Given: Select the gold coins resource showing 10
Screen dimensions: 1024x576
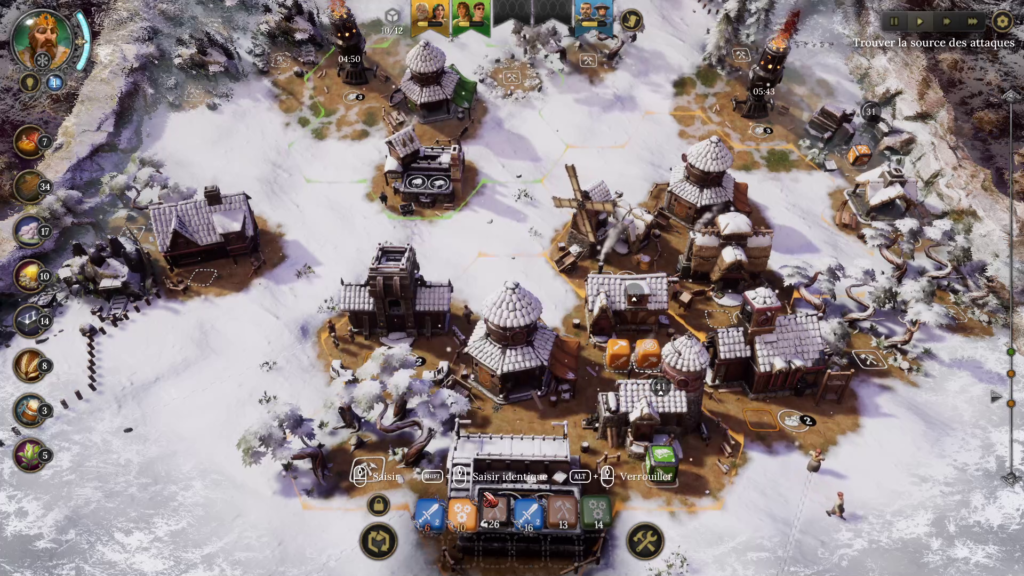Looking at the screenshot, I should tap(29, 276).
